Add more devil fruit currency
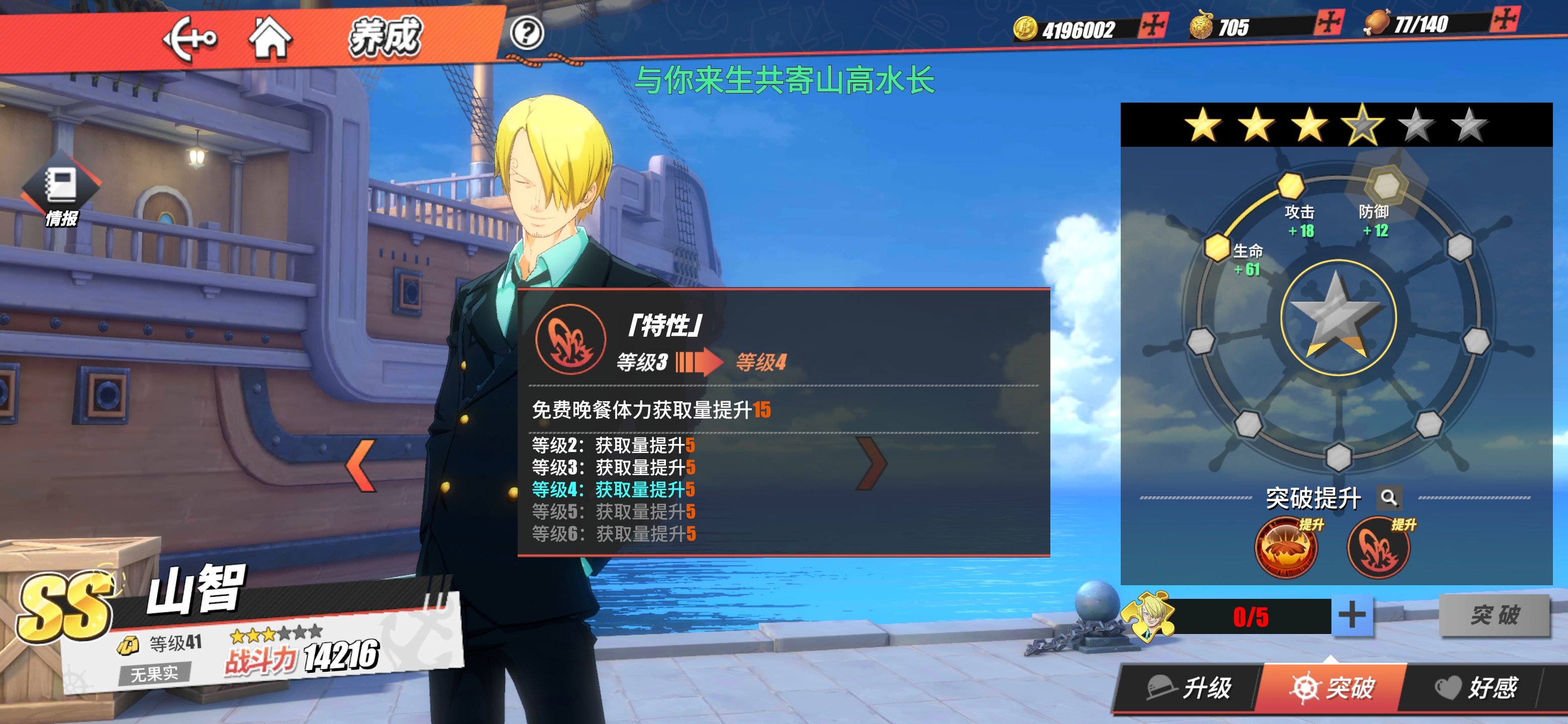1568x724 pixels. [x=1329, y=23]
